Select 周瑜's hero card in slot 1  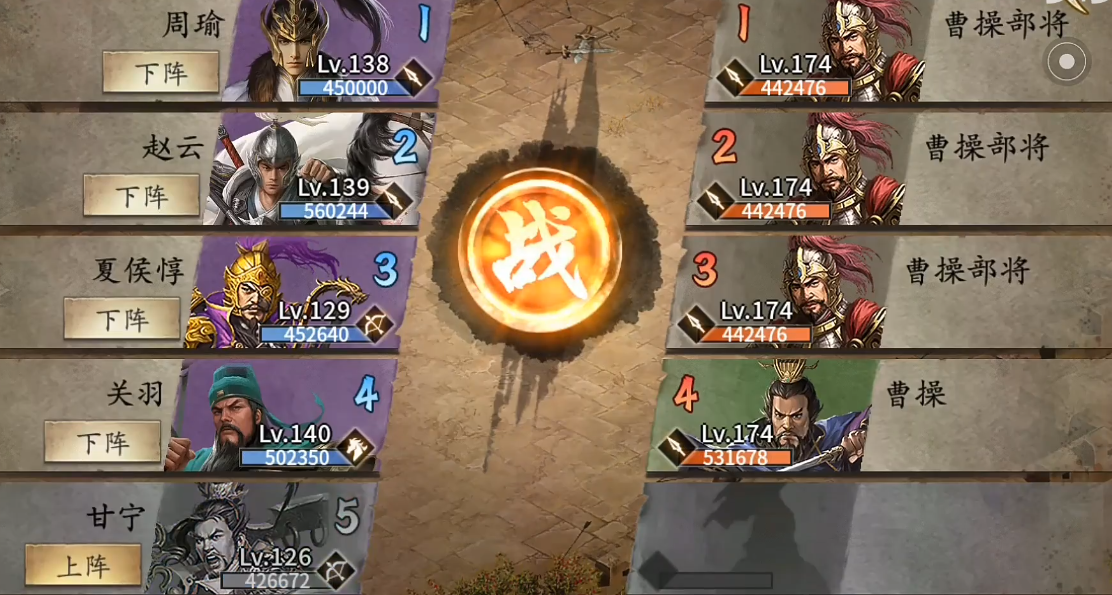click(x=330, y=52)
